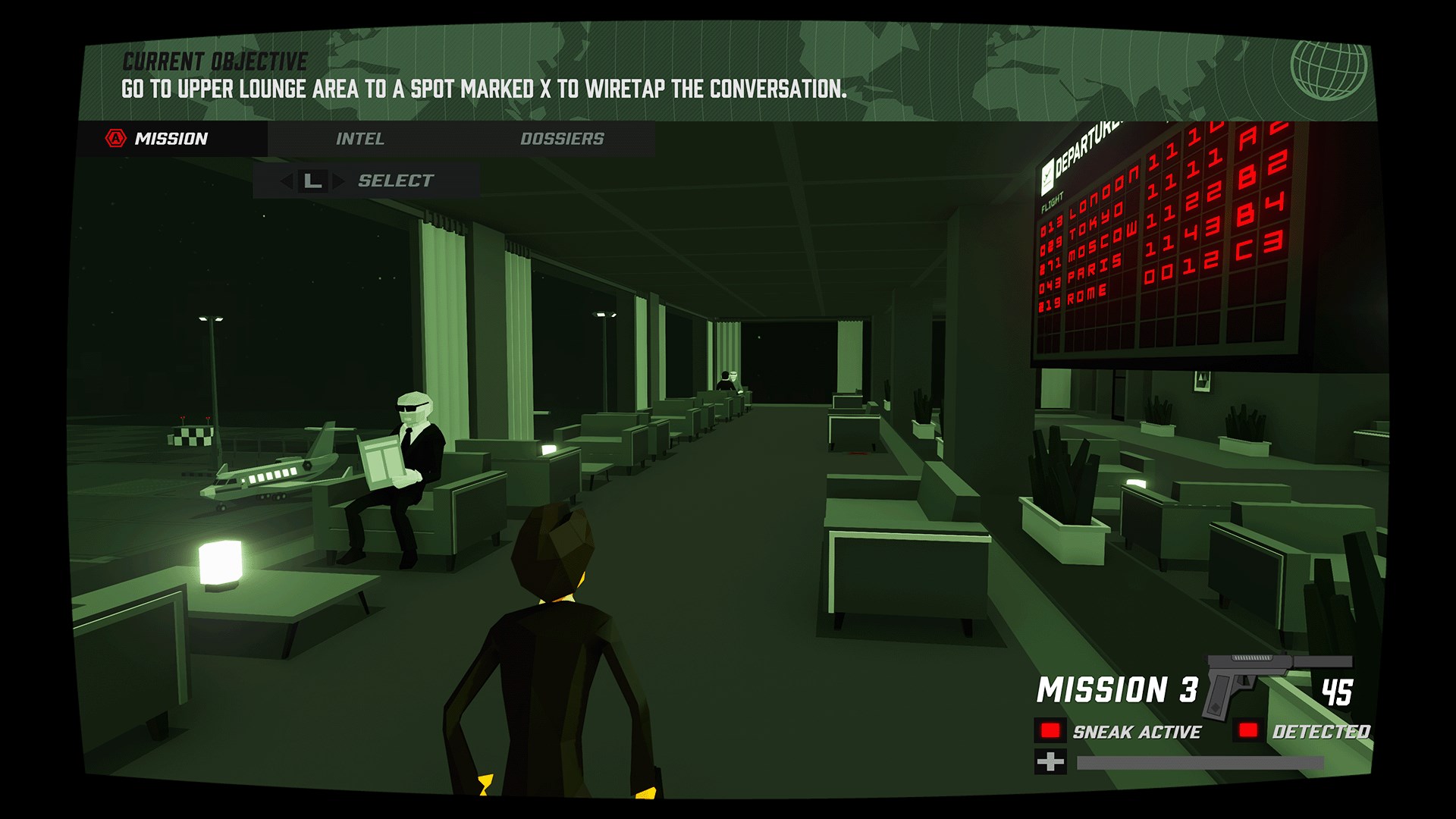The image size is (1456, 819).
Task: Click the red square next to SNEAK ACTIVE
Action: click(1050, 730)
